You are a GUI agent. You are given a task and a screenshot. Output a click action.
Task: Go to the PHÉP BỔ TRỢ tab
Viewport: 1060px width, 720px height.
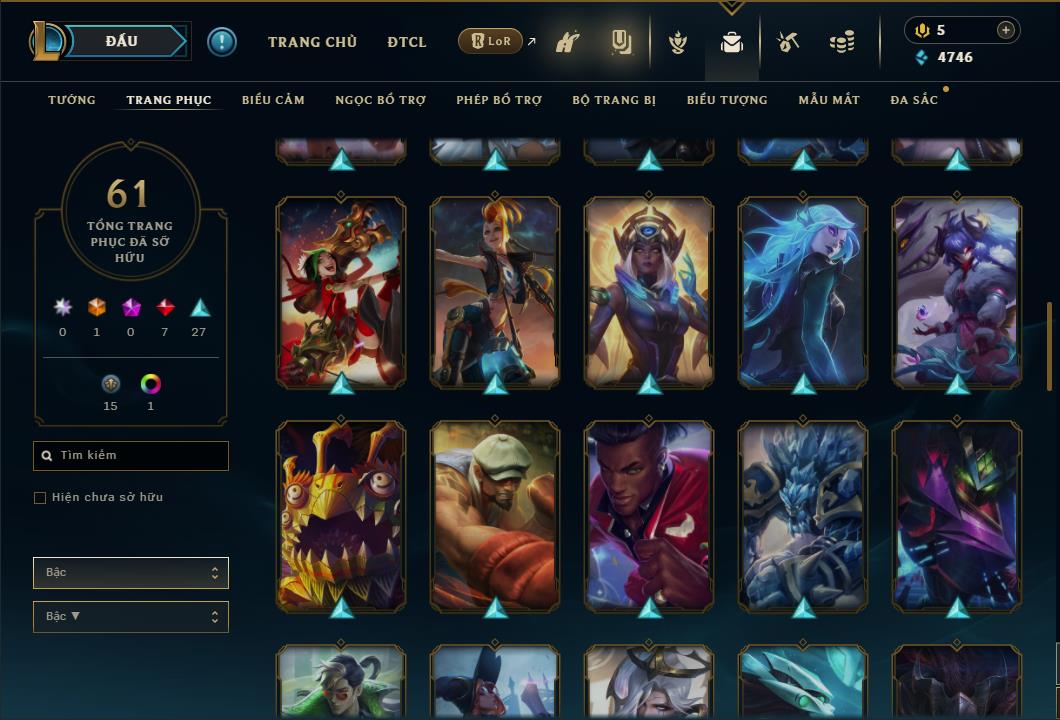(499, 100)
